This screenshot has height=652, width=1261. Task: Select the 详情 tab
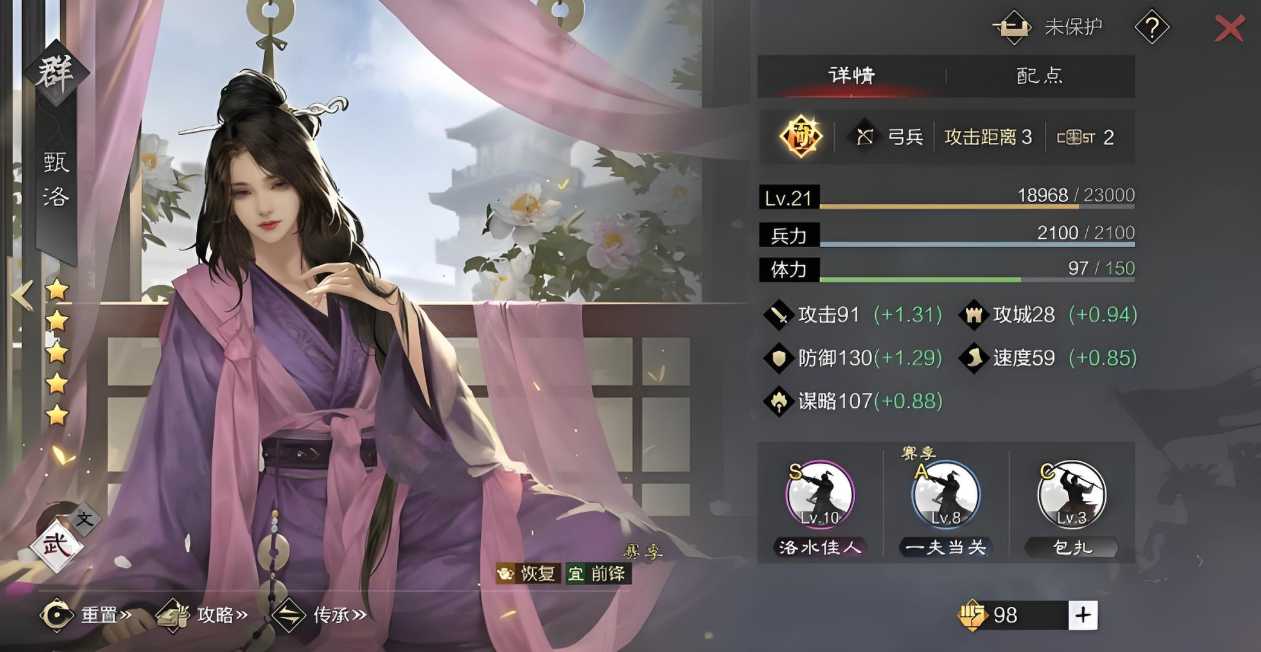click(x=852, y=76)
